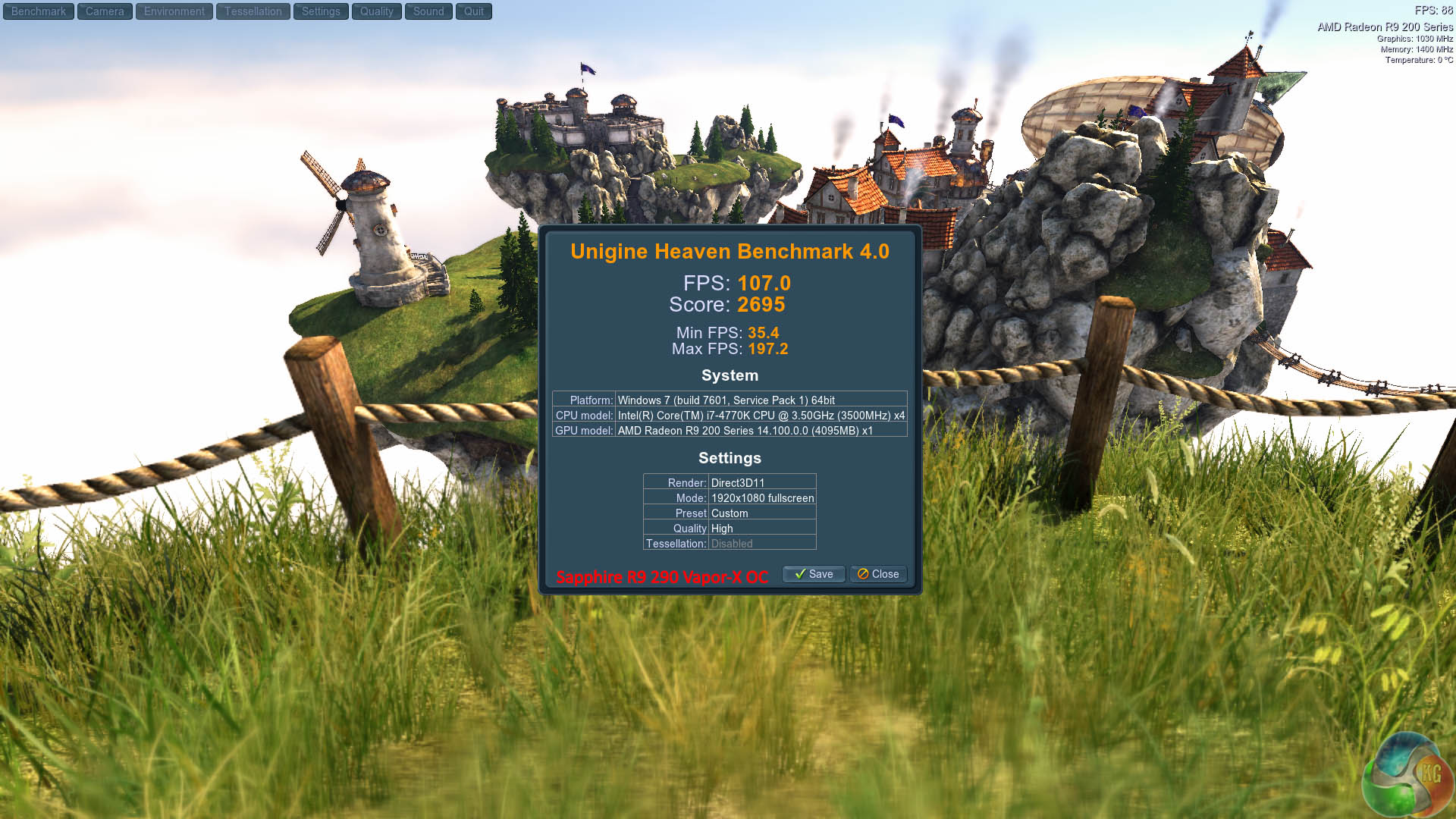The image size is (1456, 819).
Task: Select the Quality button
Action: click(x=377, y=11)
